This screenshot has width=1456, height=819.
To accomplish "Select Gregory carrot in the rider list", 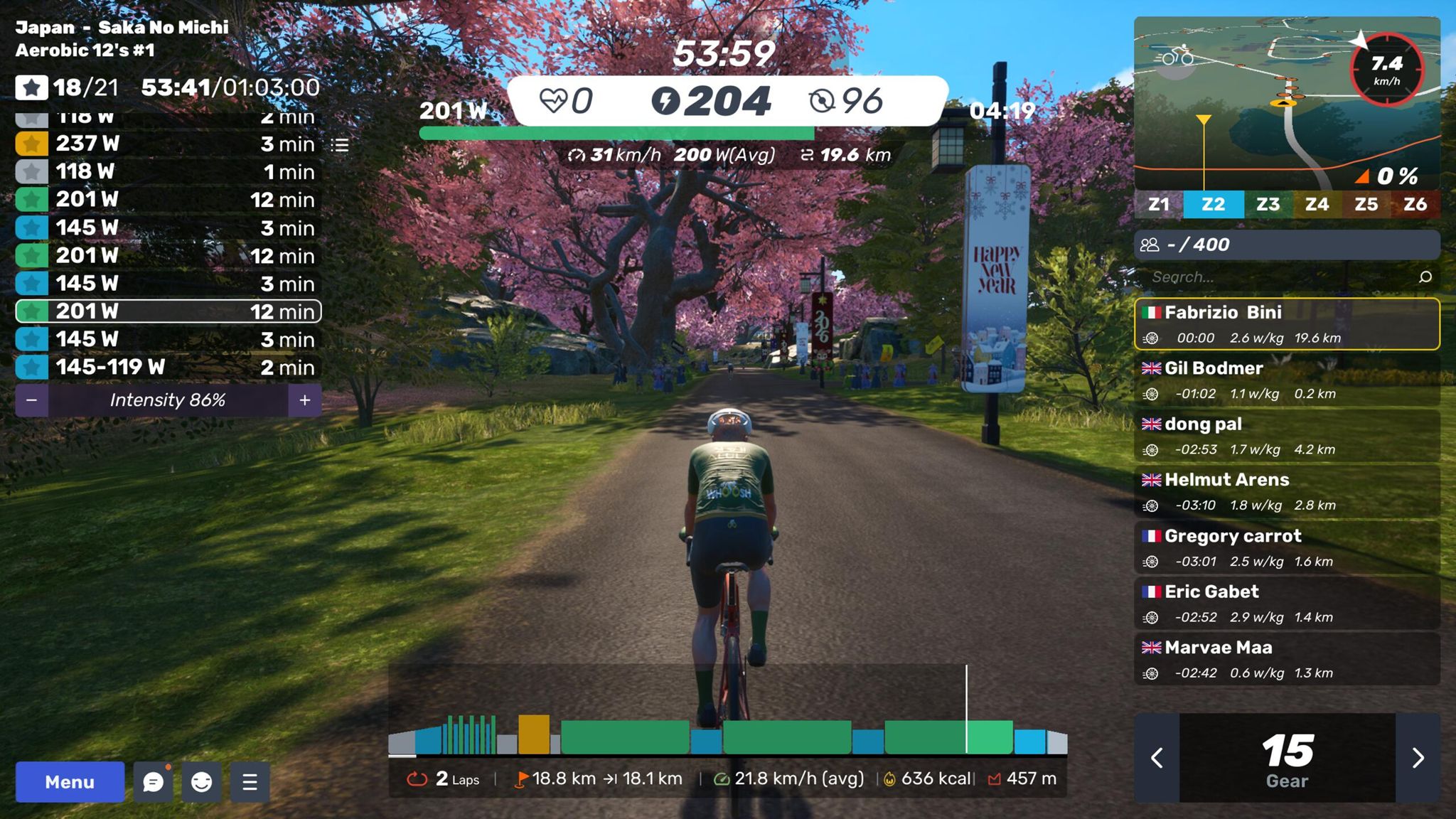I will pyautogui.click(x=1287, y=547).
